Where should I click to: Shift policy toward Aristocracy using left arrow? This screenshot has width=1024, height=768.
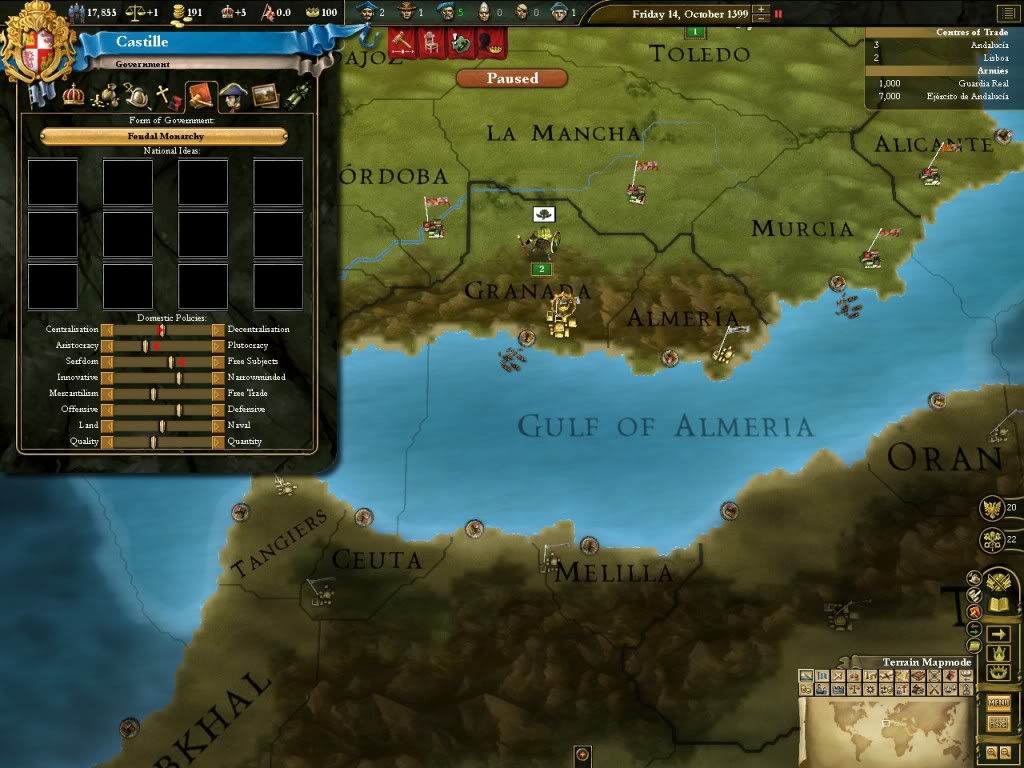pos(107,345)
